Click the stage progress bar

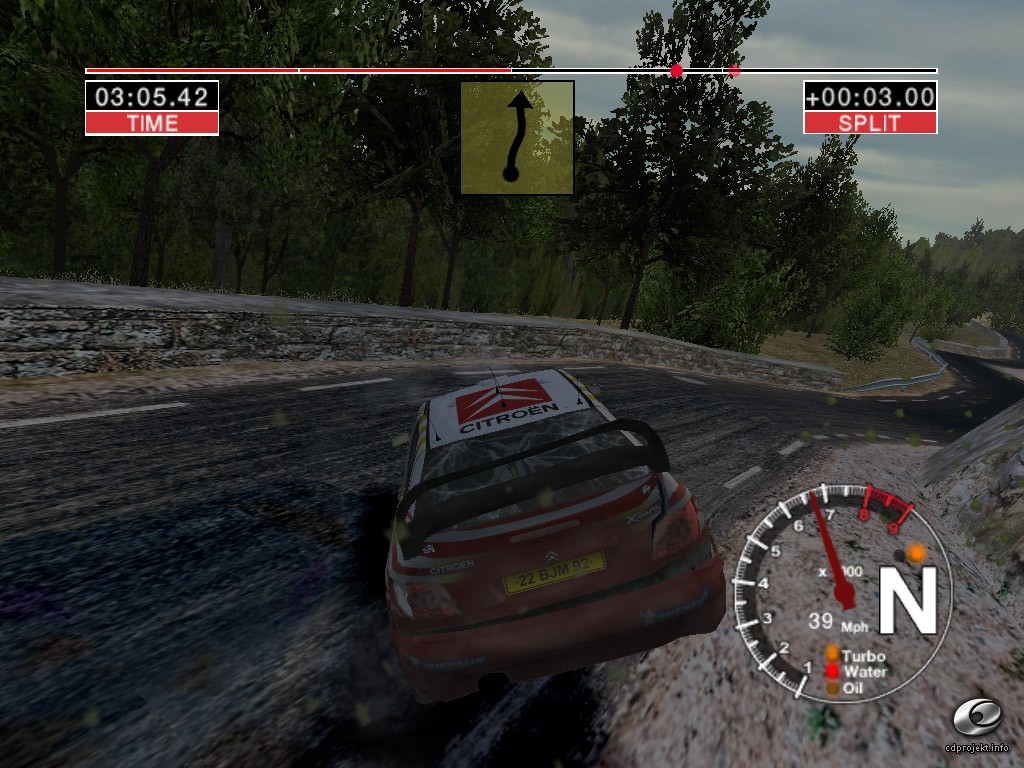511,71
